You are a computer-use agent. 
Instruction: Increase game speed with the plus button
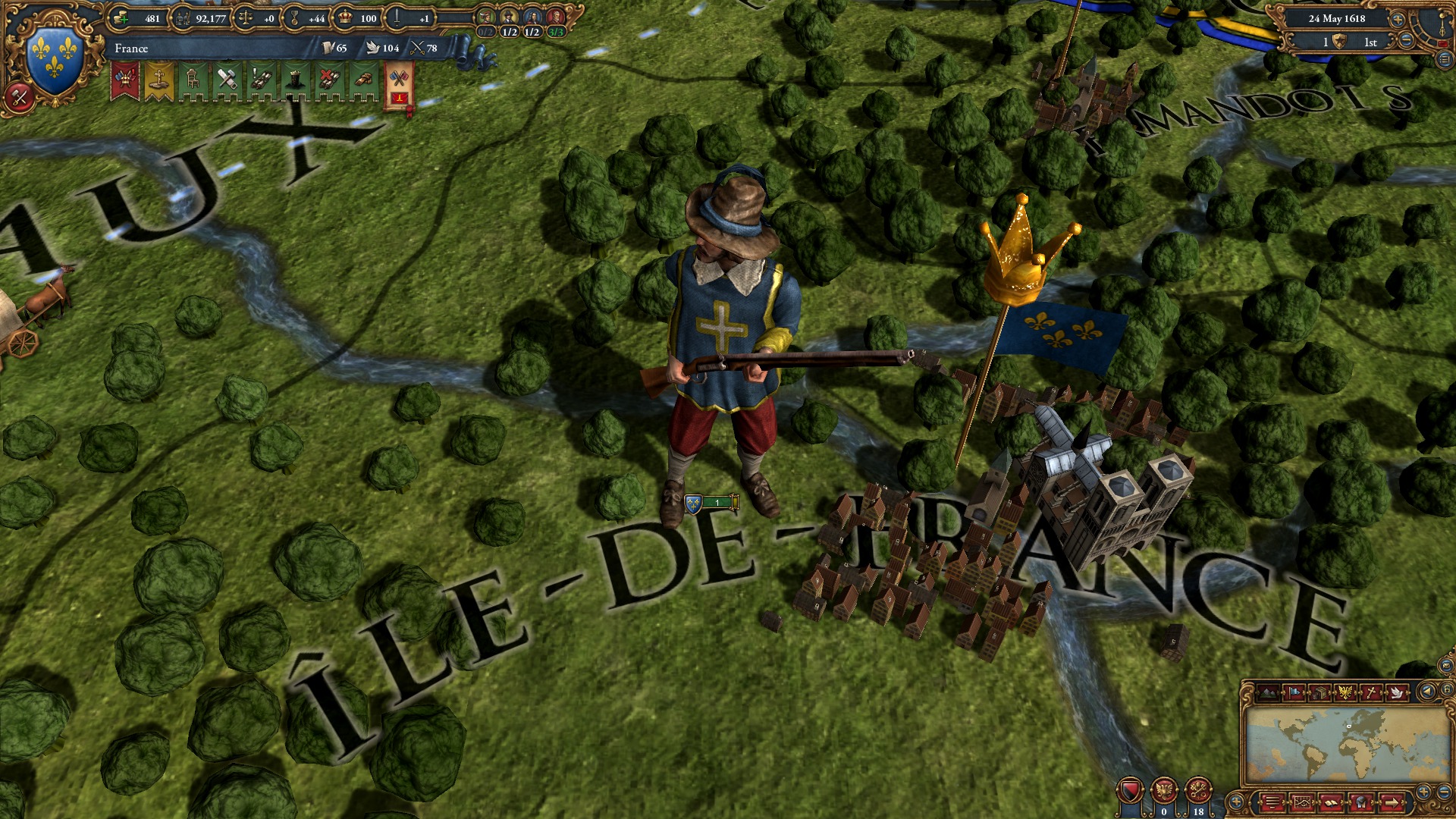(x=1398, y=20)
